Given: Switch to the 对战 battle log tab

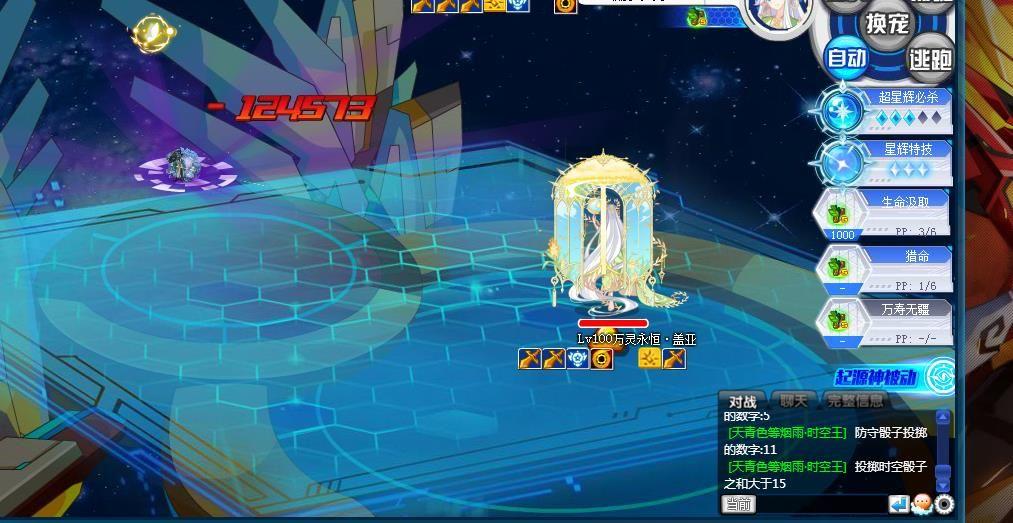Looking at the screenshot, I should click(742, 401).
